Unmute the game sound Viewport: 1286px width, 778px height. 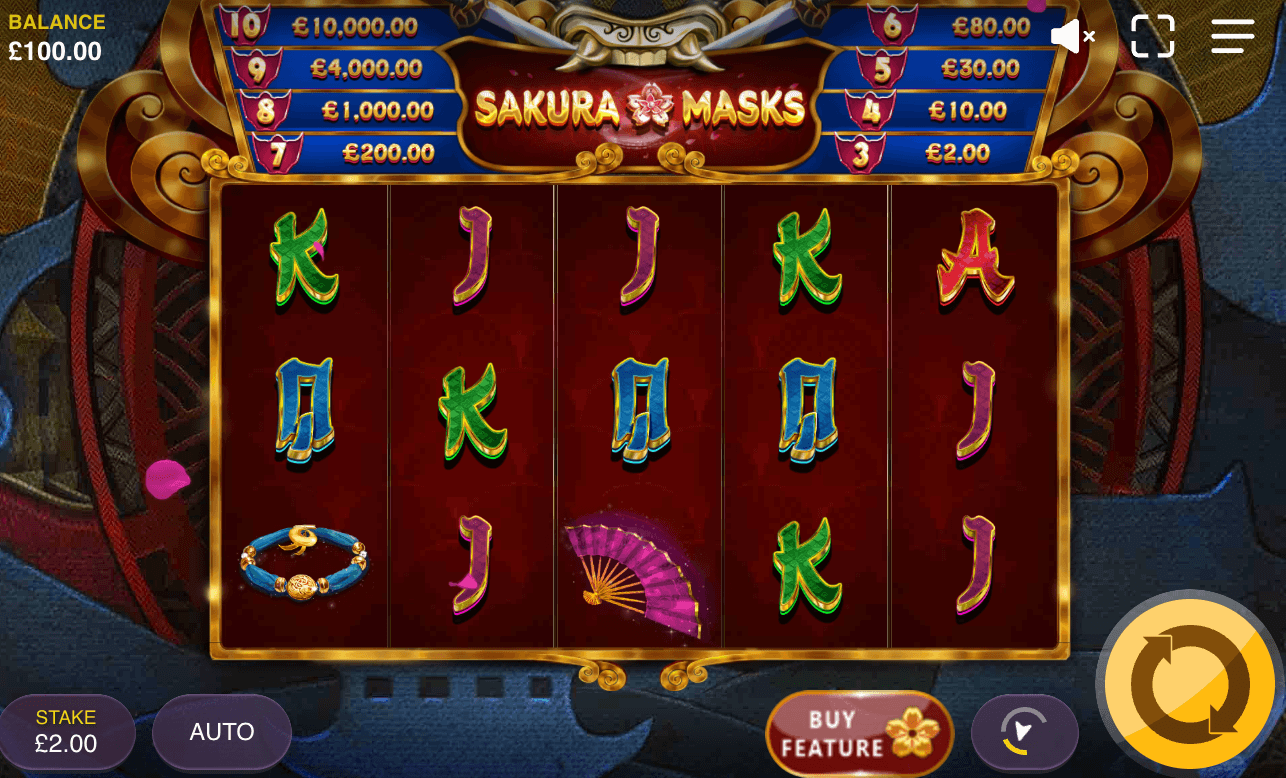1072,37
